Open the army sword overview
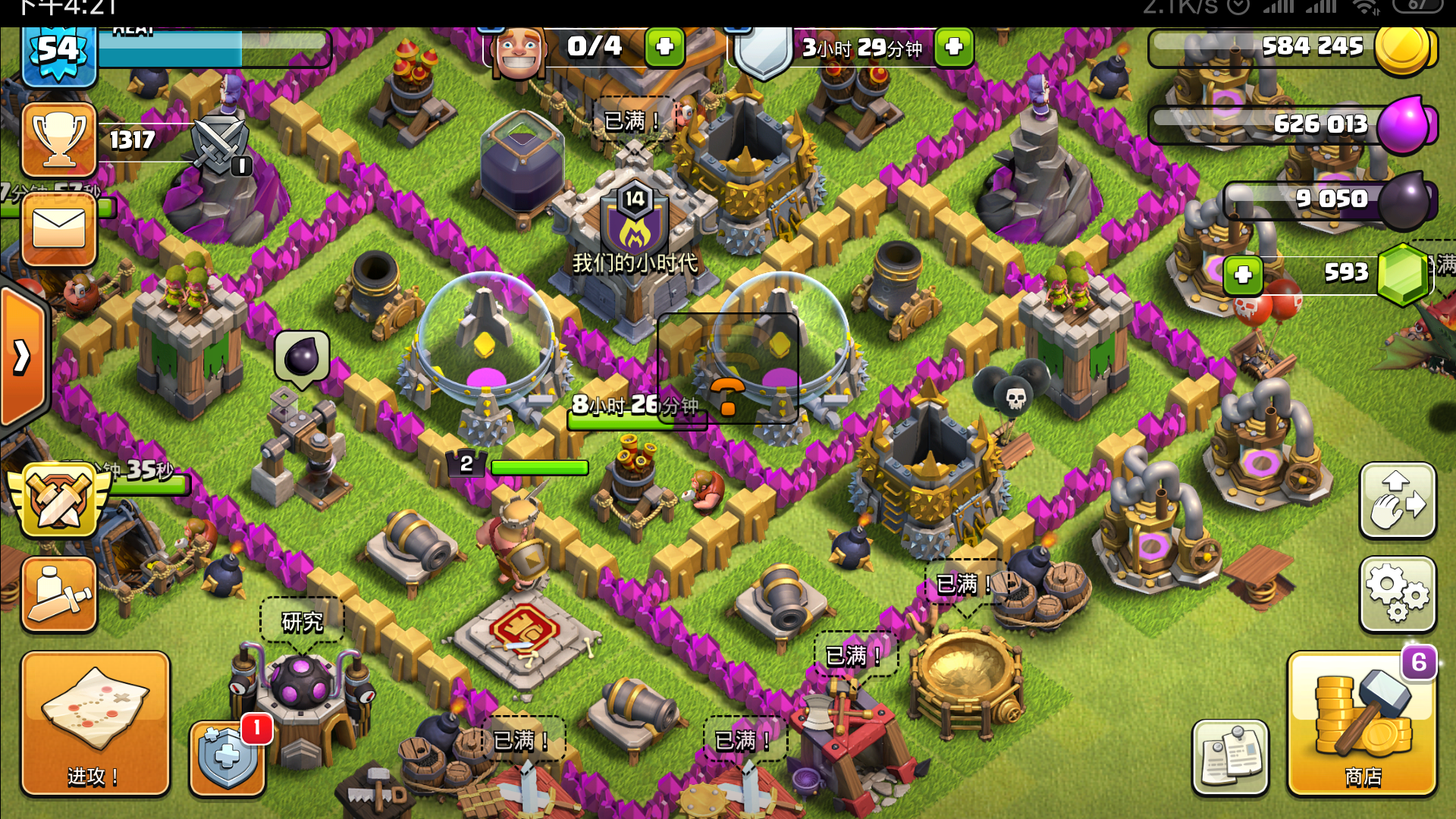The image size is (1456, 819). pyautogui.click(x=59, y=594)
